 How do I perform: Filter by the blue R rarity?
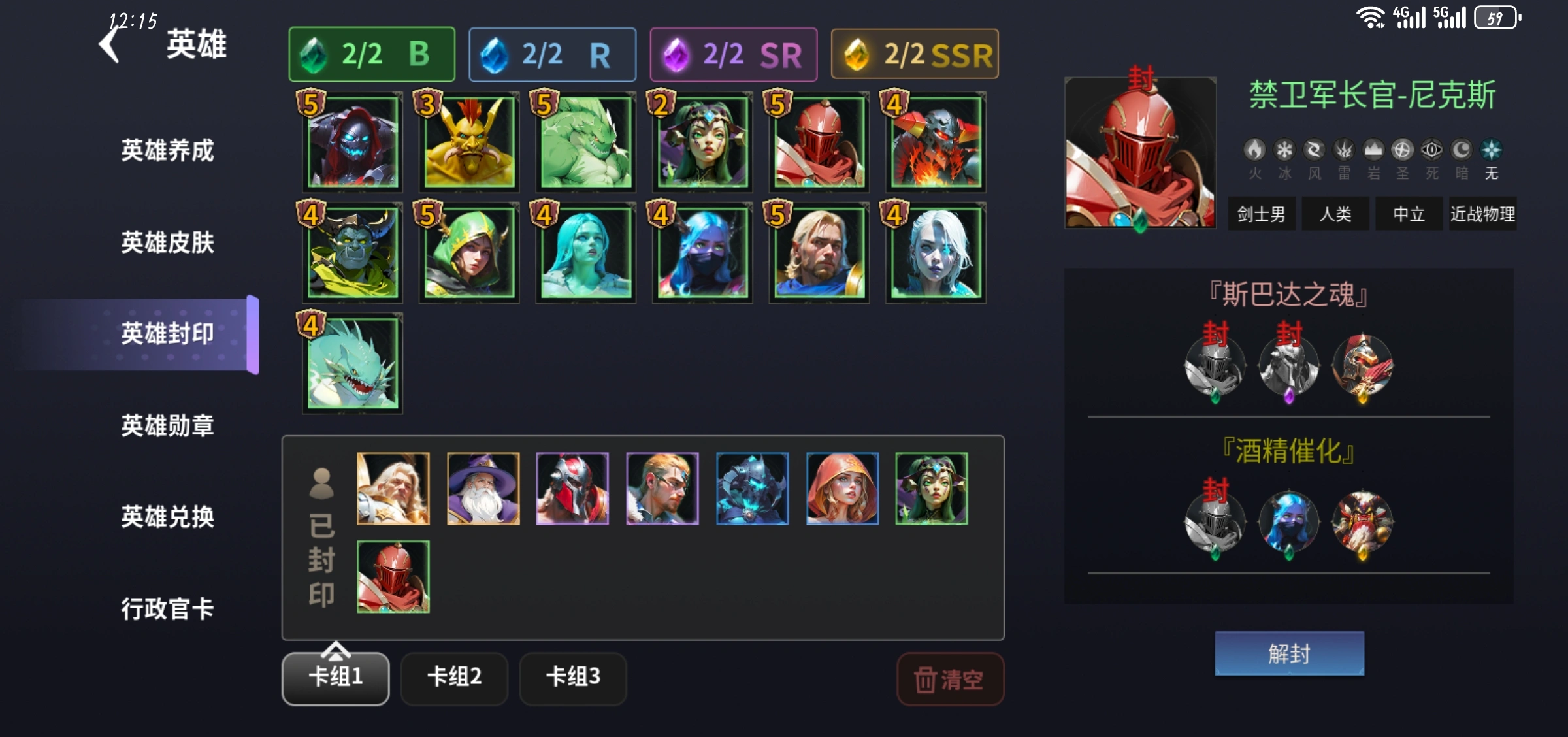coord(552,54)
